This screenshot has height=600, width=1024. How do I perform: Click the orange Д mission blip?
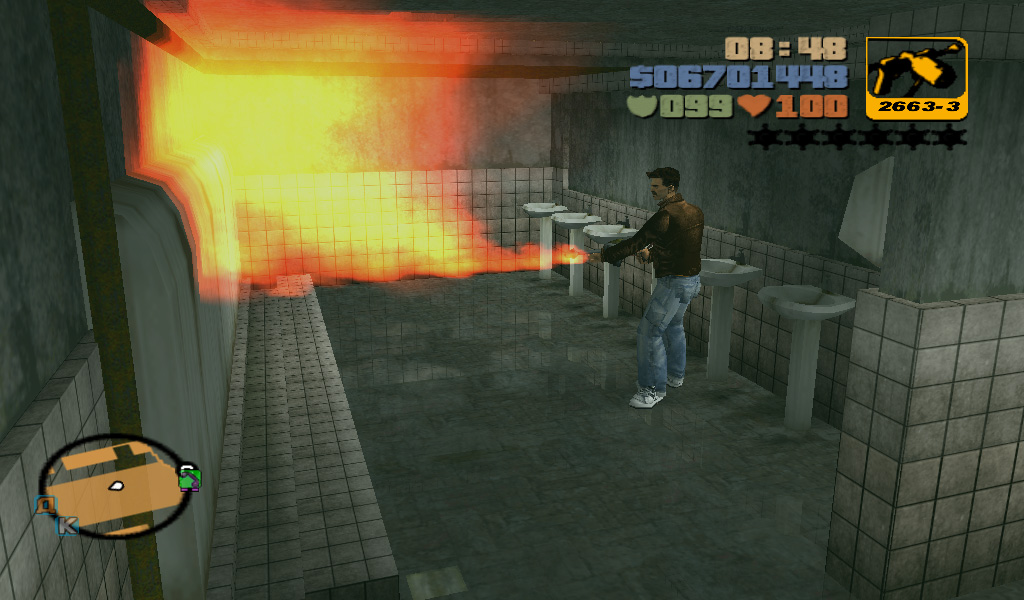tap(45, 505)
